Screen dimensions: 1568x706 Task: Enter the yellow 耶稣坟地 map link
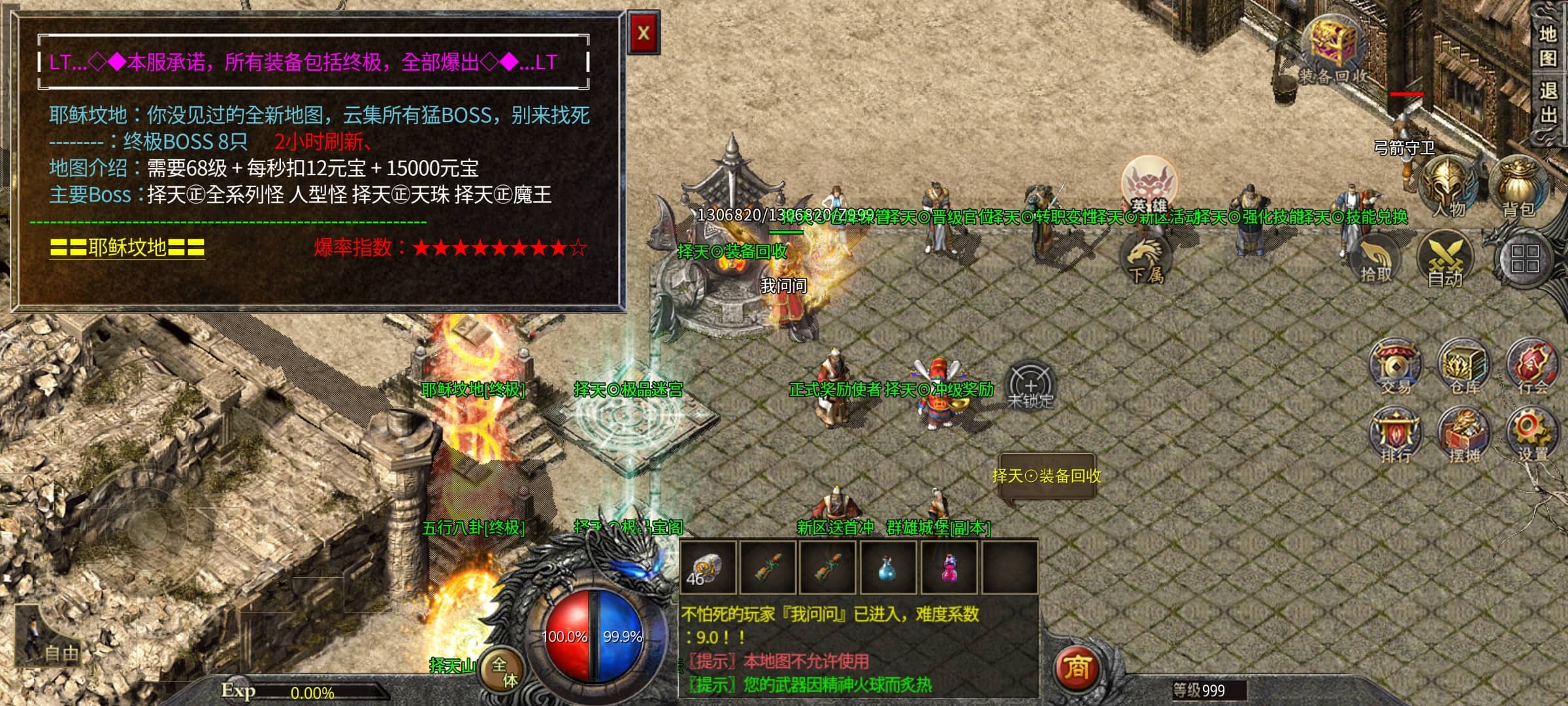(127, 248)
